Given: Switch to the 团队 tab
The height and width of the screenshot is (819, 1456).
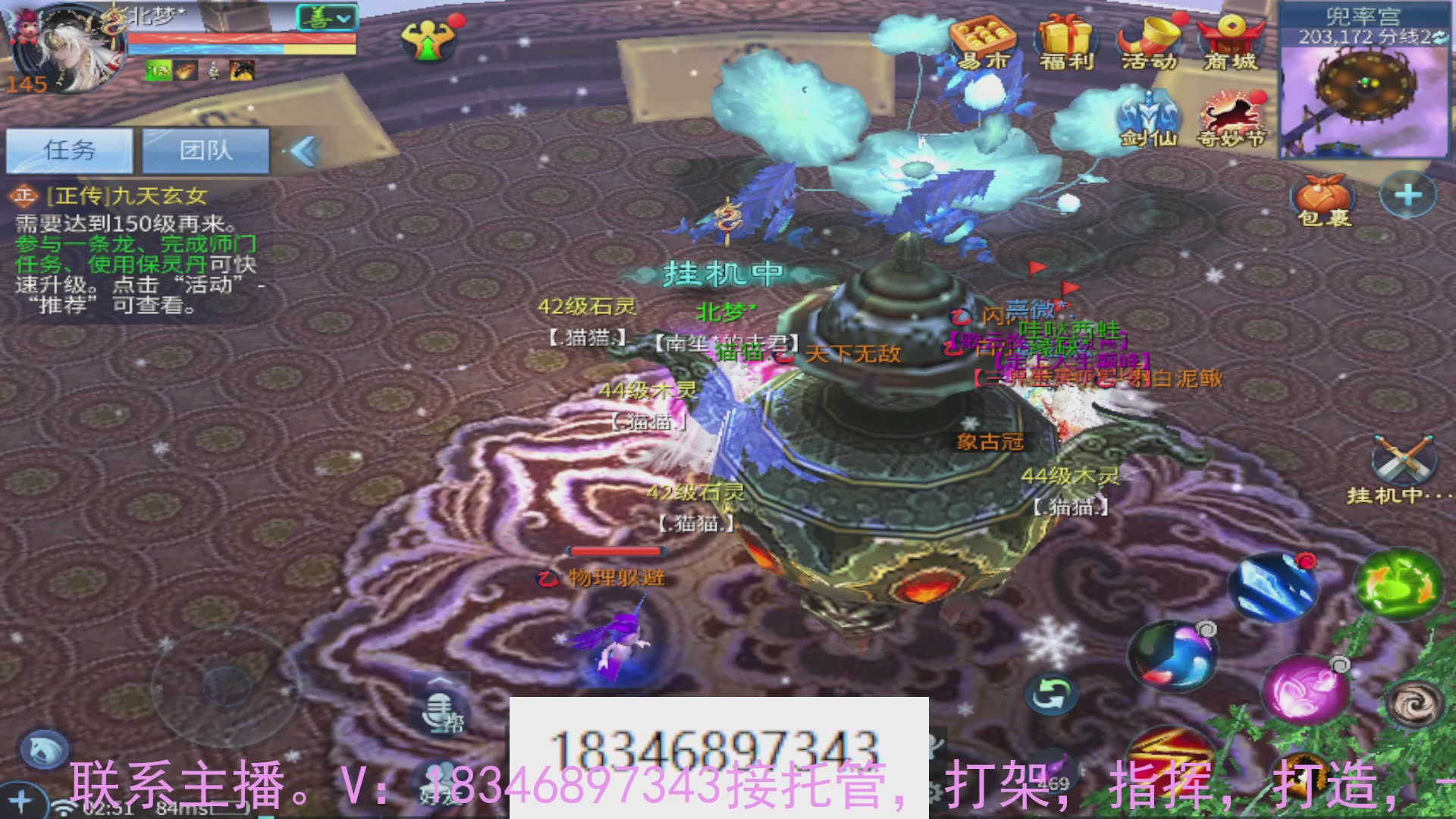Looking at the screenshot, I should 206,149.
